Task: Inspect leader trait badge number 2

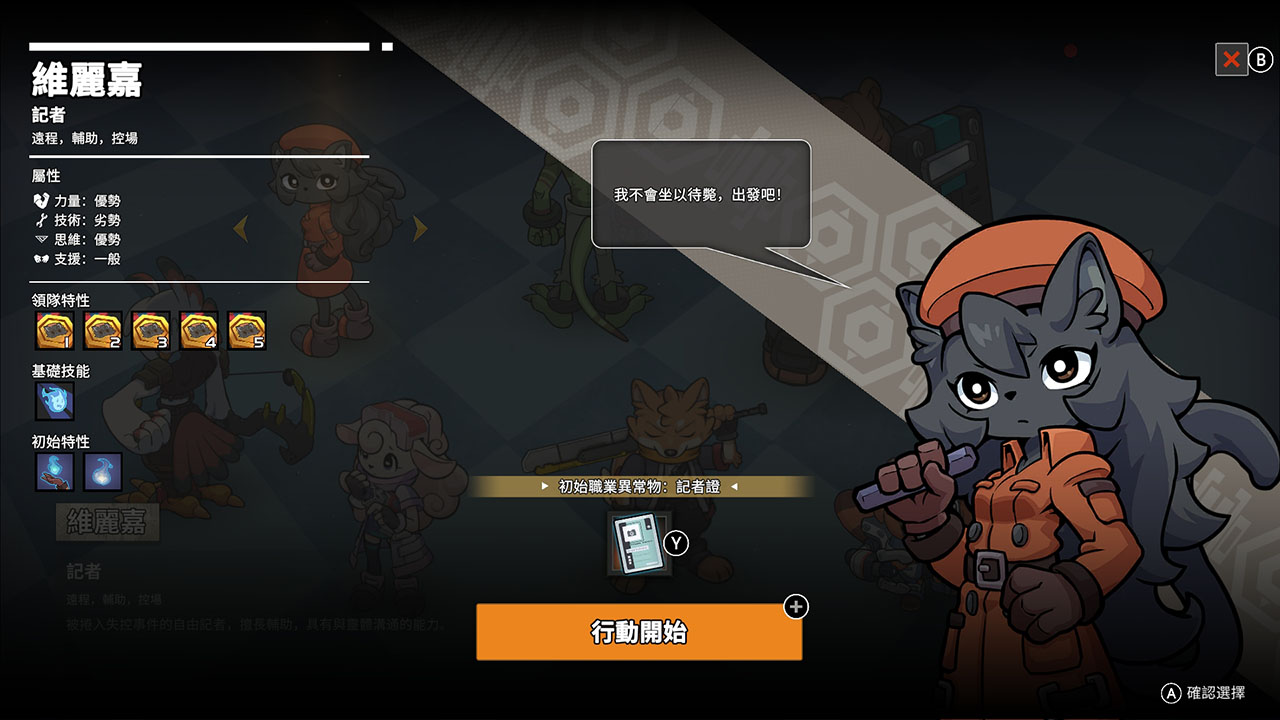Action: [x=103, y=331]
